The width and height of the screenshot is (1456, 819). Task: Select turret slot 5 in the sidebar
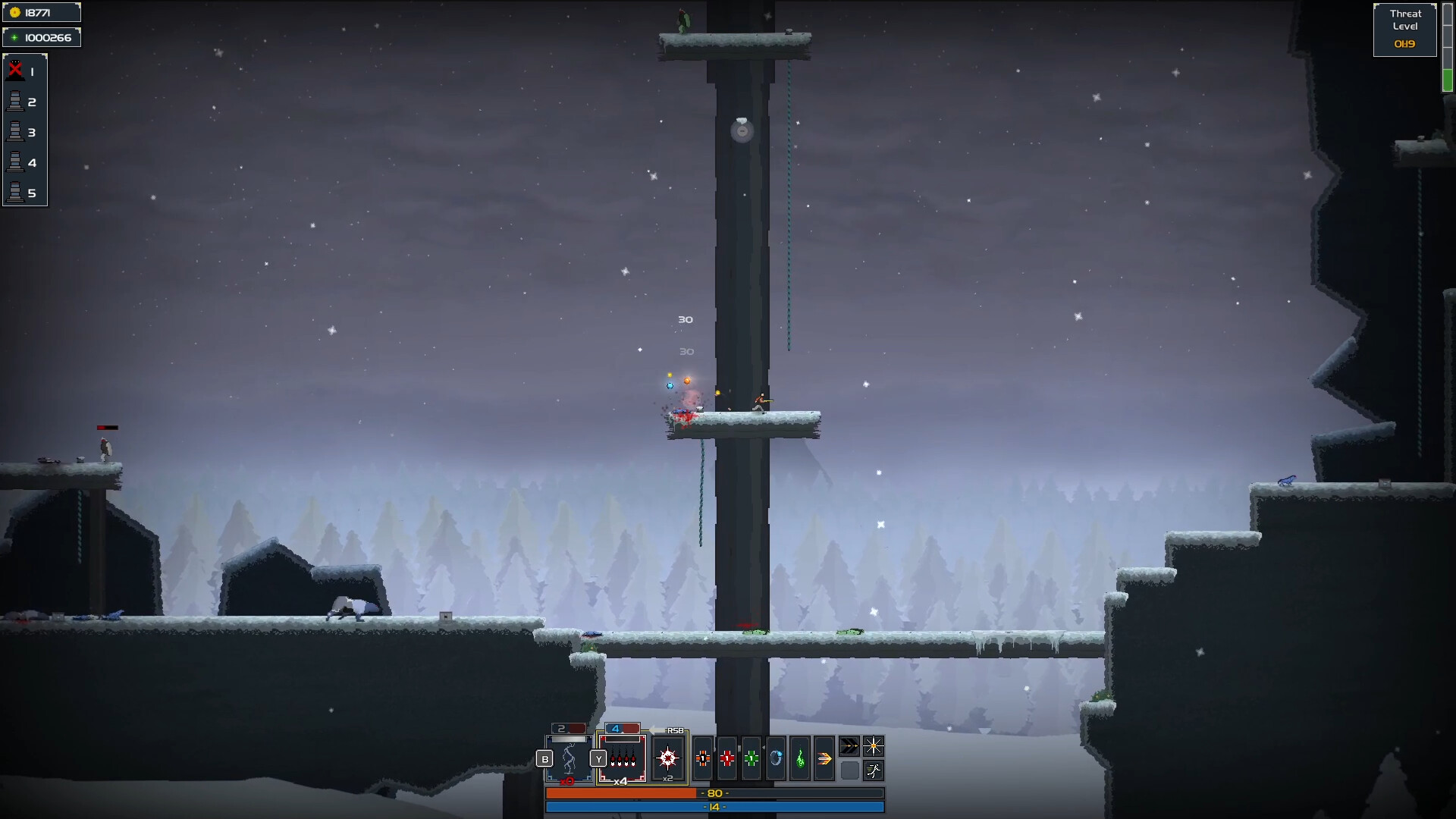(x=19, y=193)
